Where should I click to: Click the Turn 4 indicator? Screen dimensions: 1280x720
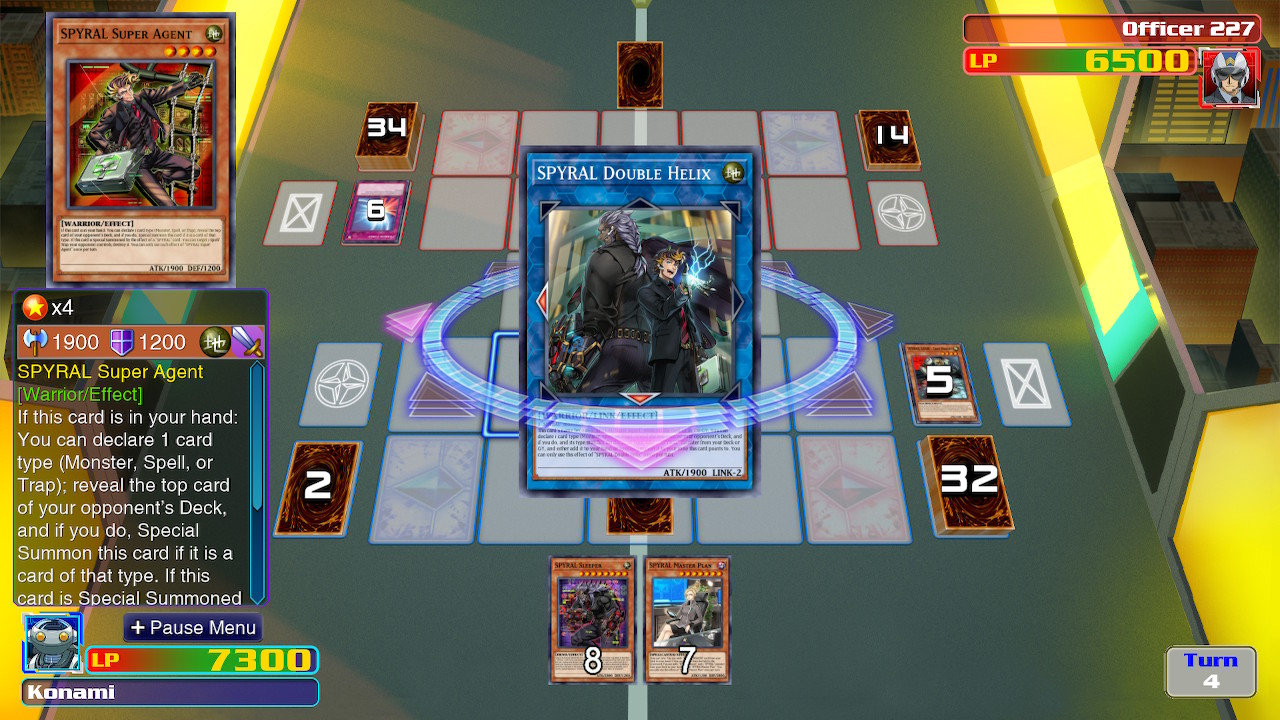pyautogui.click(x=1210, y=670)
